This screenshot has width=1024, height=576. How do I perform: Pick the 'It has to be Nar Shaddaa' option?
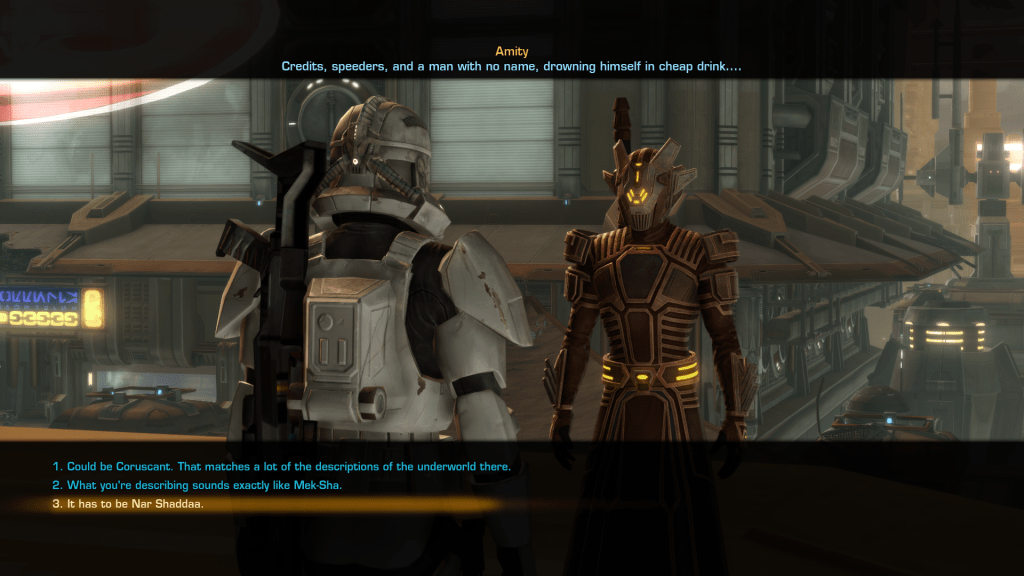click(x=128, y=504)
